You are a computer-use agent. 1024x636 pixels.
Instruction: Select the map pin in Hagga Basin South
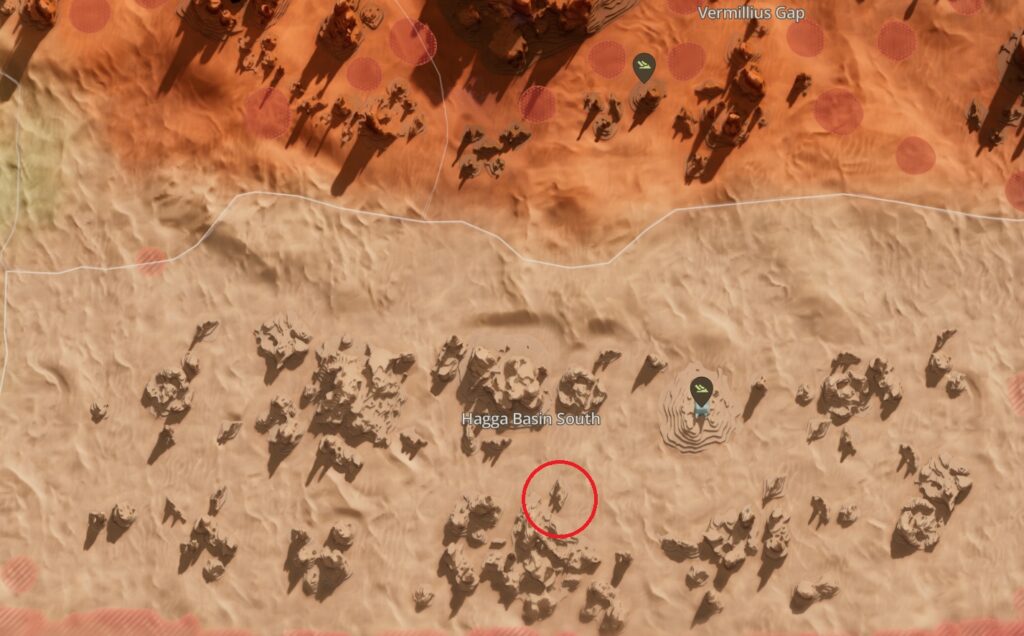pos(702,387)
